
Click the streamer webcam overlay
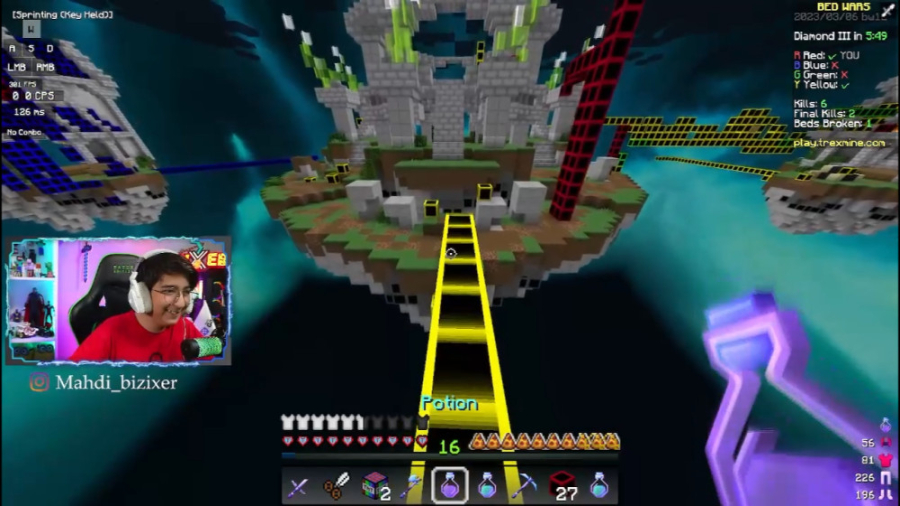[x=118, y=301]
